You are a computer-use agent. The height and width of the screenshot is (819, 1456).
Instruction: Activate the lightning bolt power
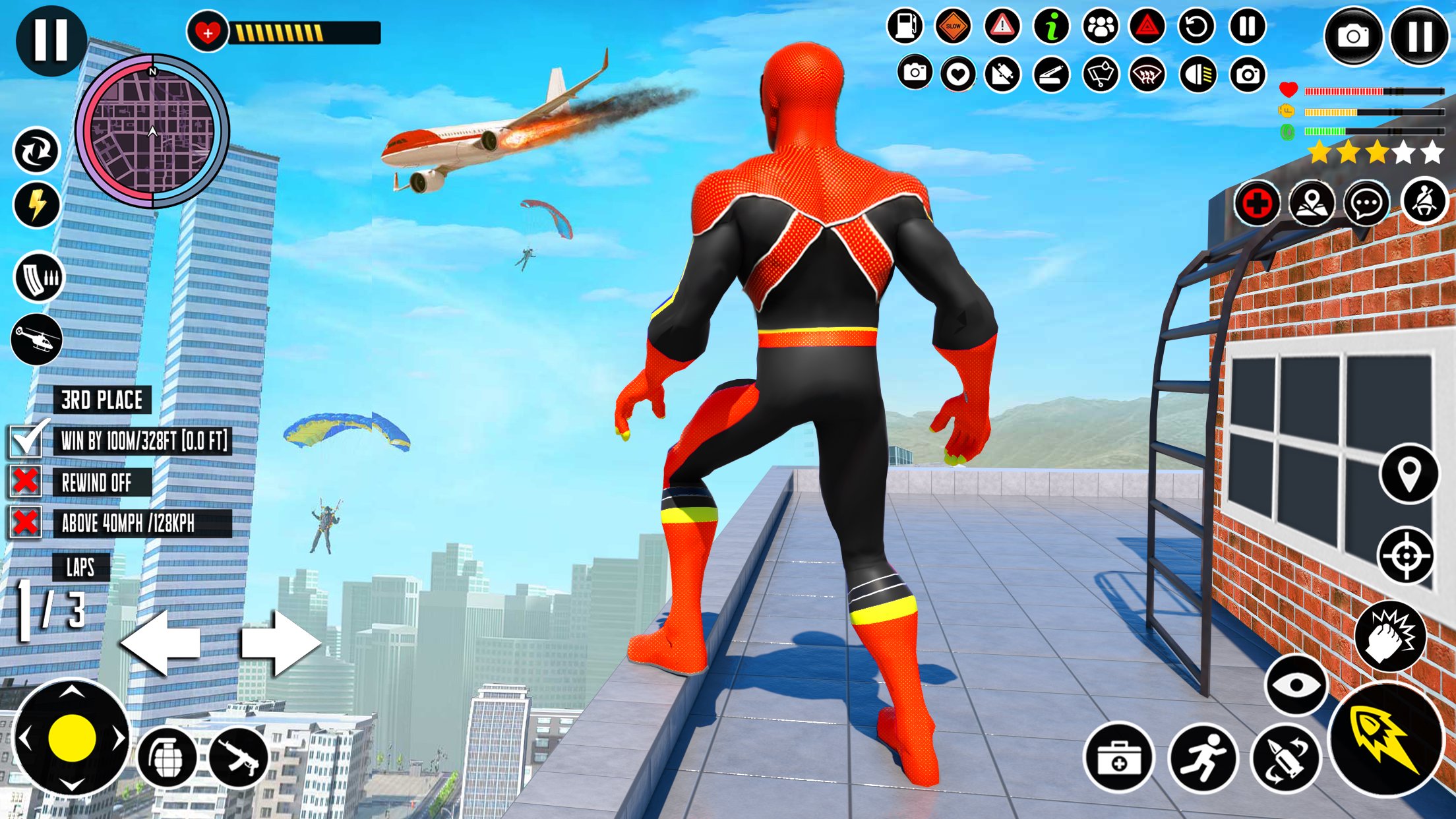(37, 204)
